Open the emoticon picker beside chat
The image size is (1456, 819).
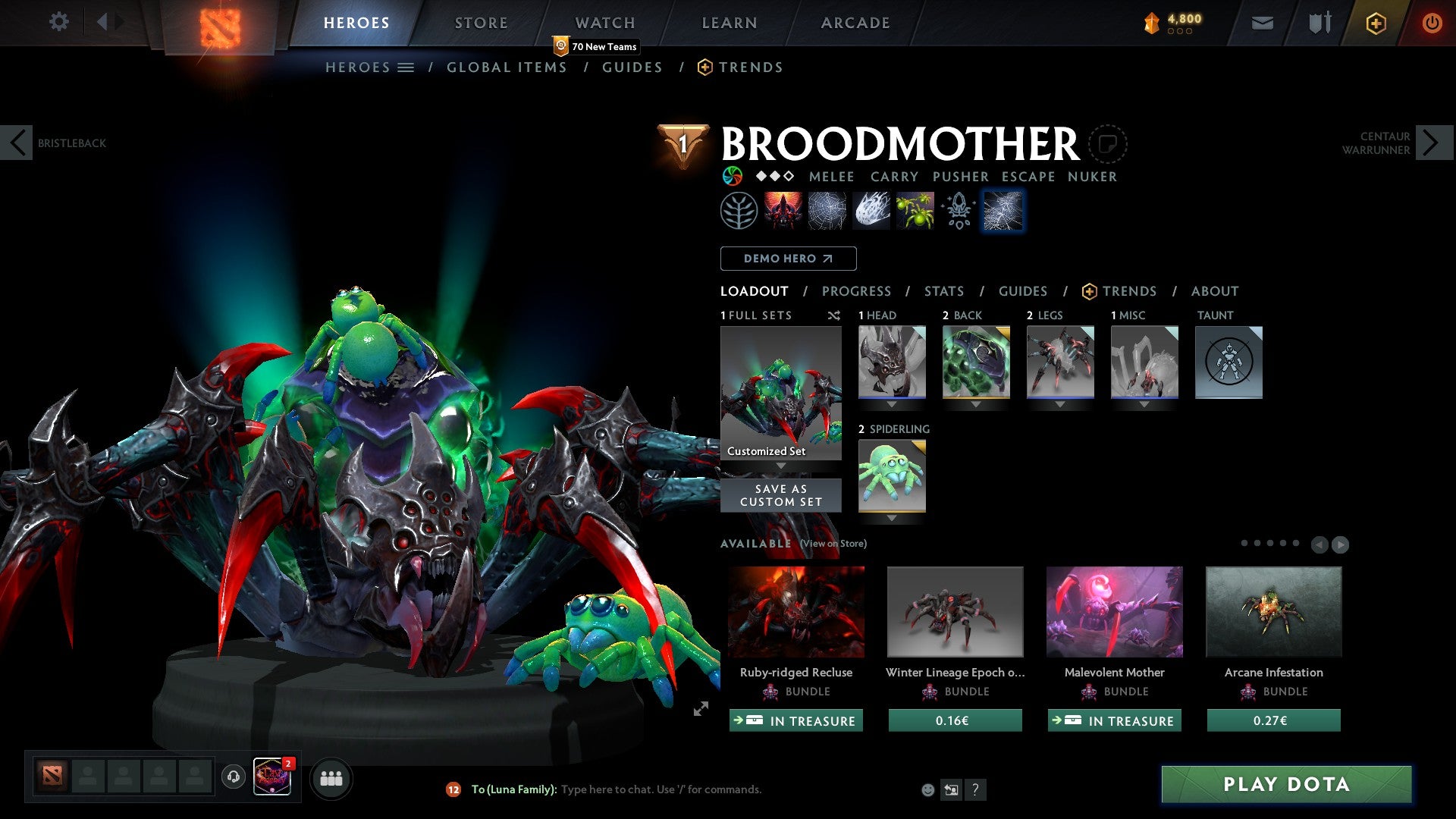[927, 789]
